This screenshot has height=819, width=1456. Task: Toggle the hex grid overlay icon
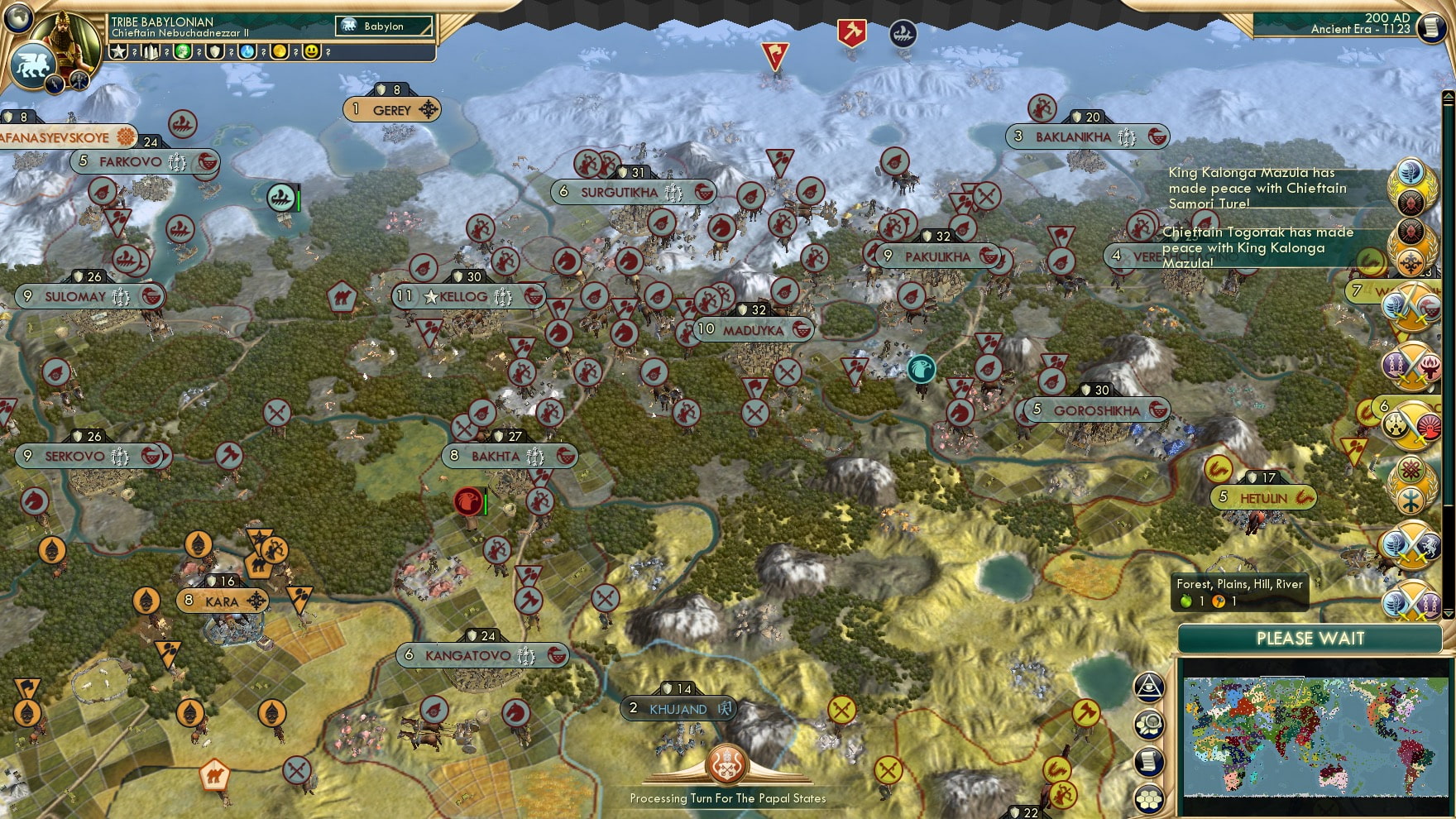pyautogui.click(x=1149, y=797)
